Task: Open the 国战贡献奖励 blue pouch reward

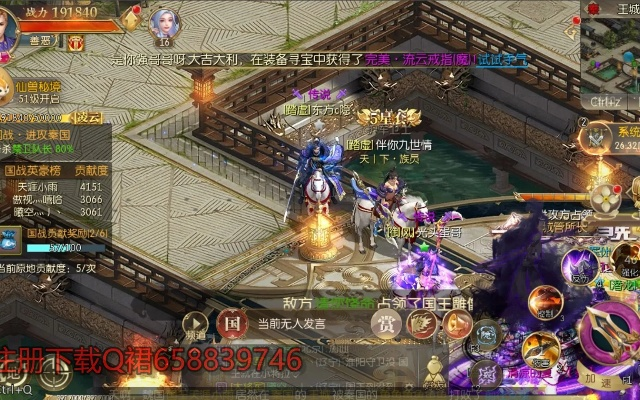Action: (x=11, y=239)
